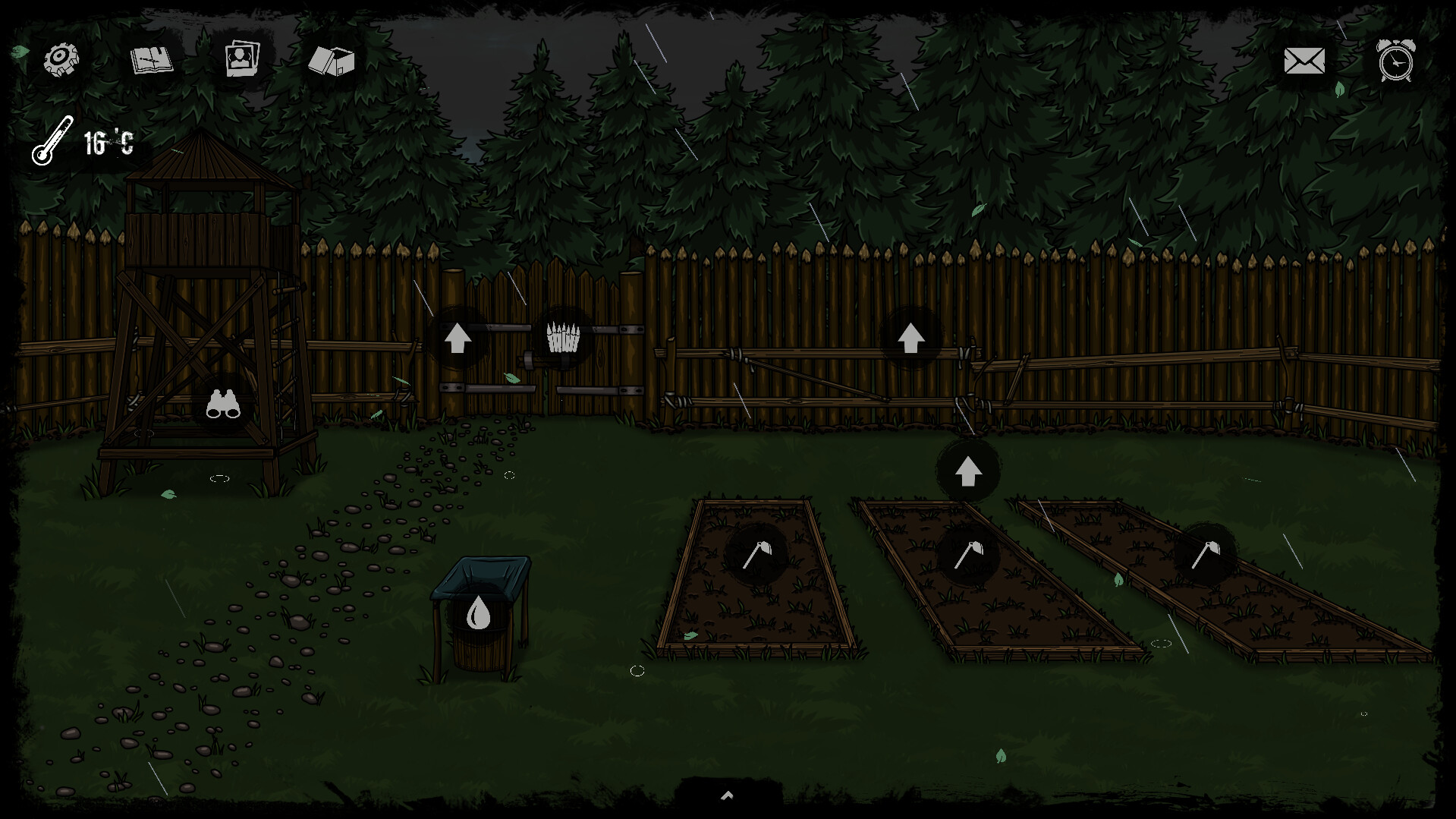The height and width of the screenshot is (819, 1456).
Task: Upgrade the right fence section
Action: 912,336
